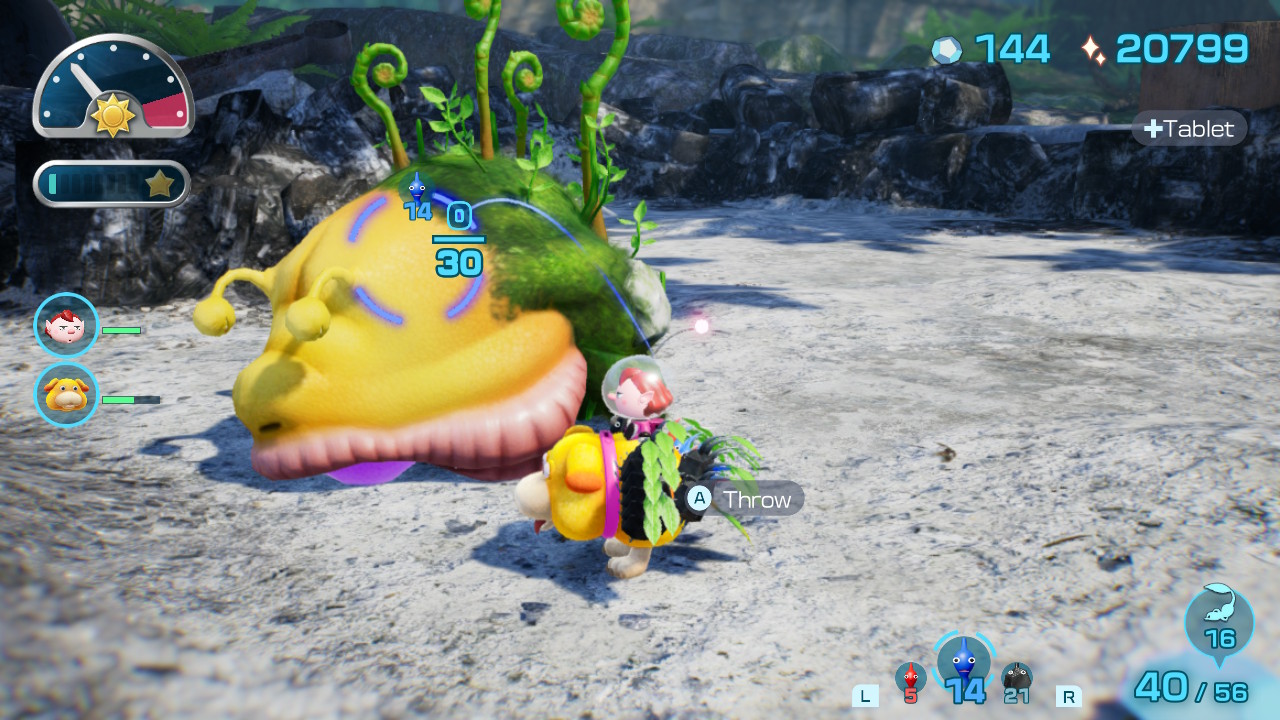
Task: Switch to Oatchi's portrait
Action: point(65,396)
